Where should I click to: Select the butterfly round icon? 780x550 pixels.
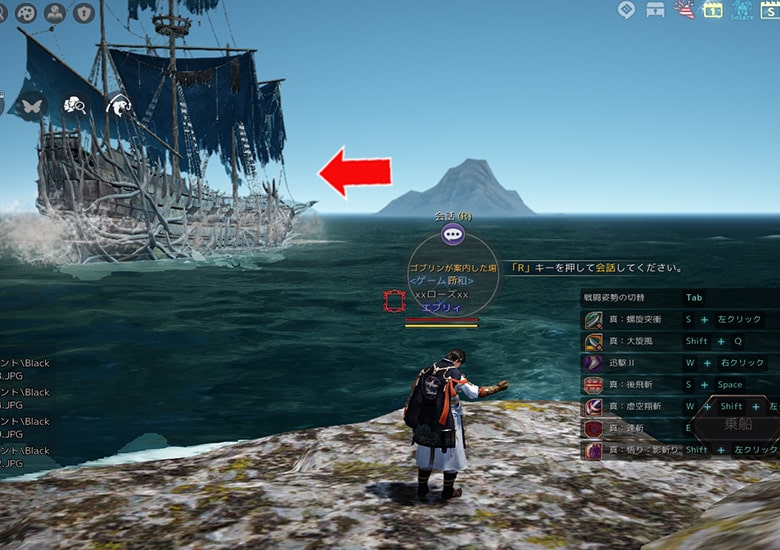click(31, 104)
